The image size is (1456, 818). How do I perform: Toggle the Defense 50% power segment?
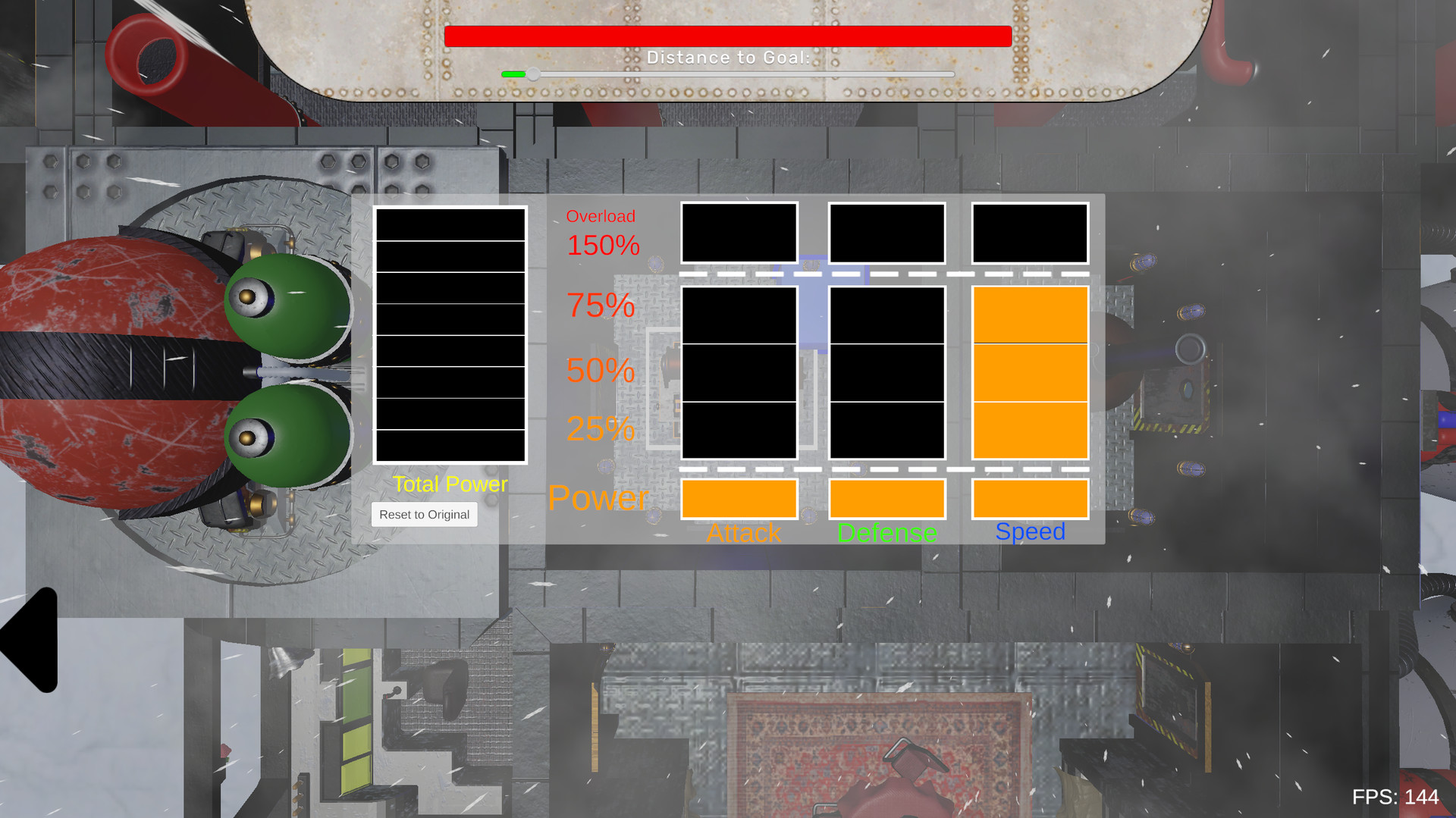(886, 371)
